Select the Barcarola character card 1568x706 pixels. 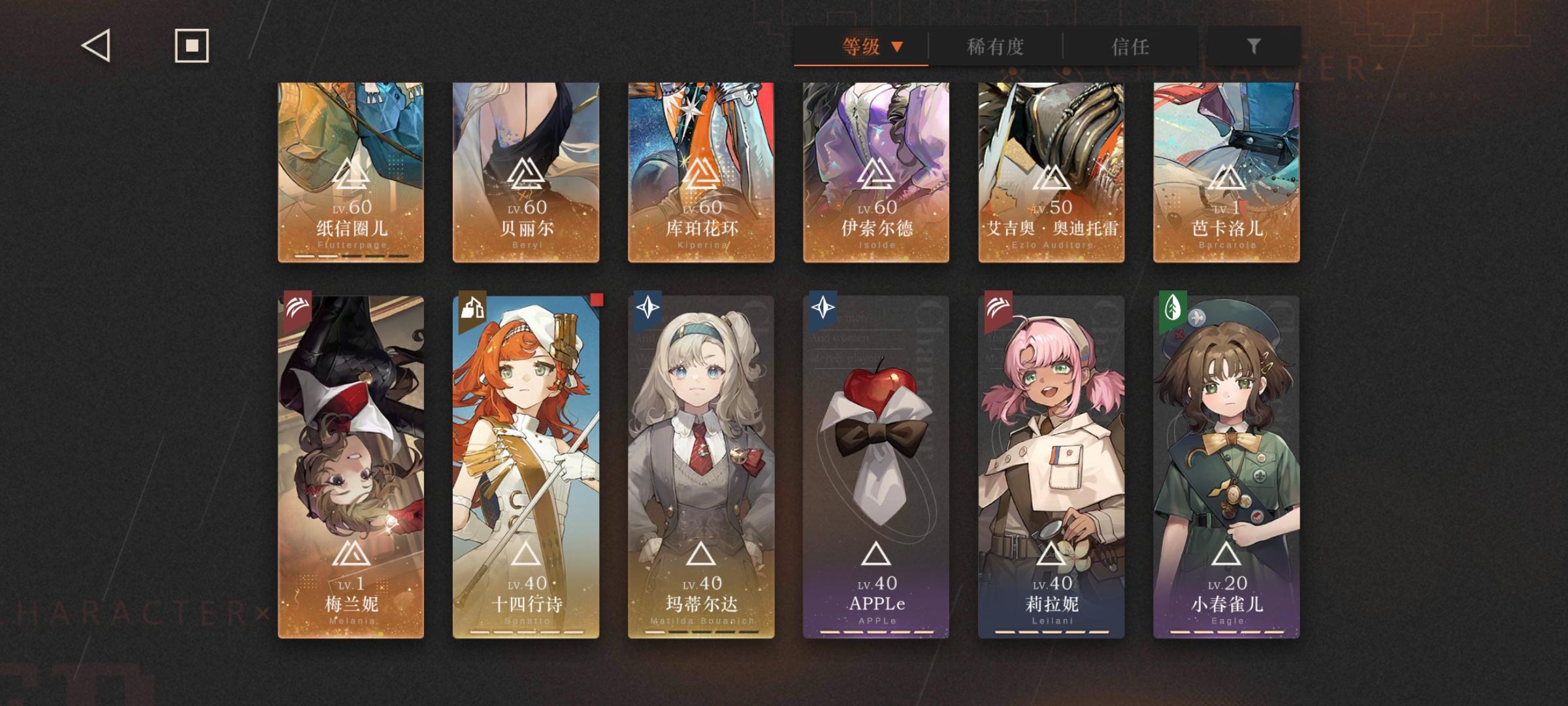coord(1225,170)
